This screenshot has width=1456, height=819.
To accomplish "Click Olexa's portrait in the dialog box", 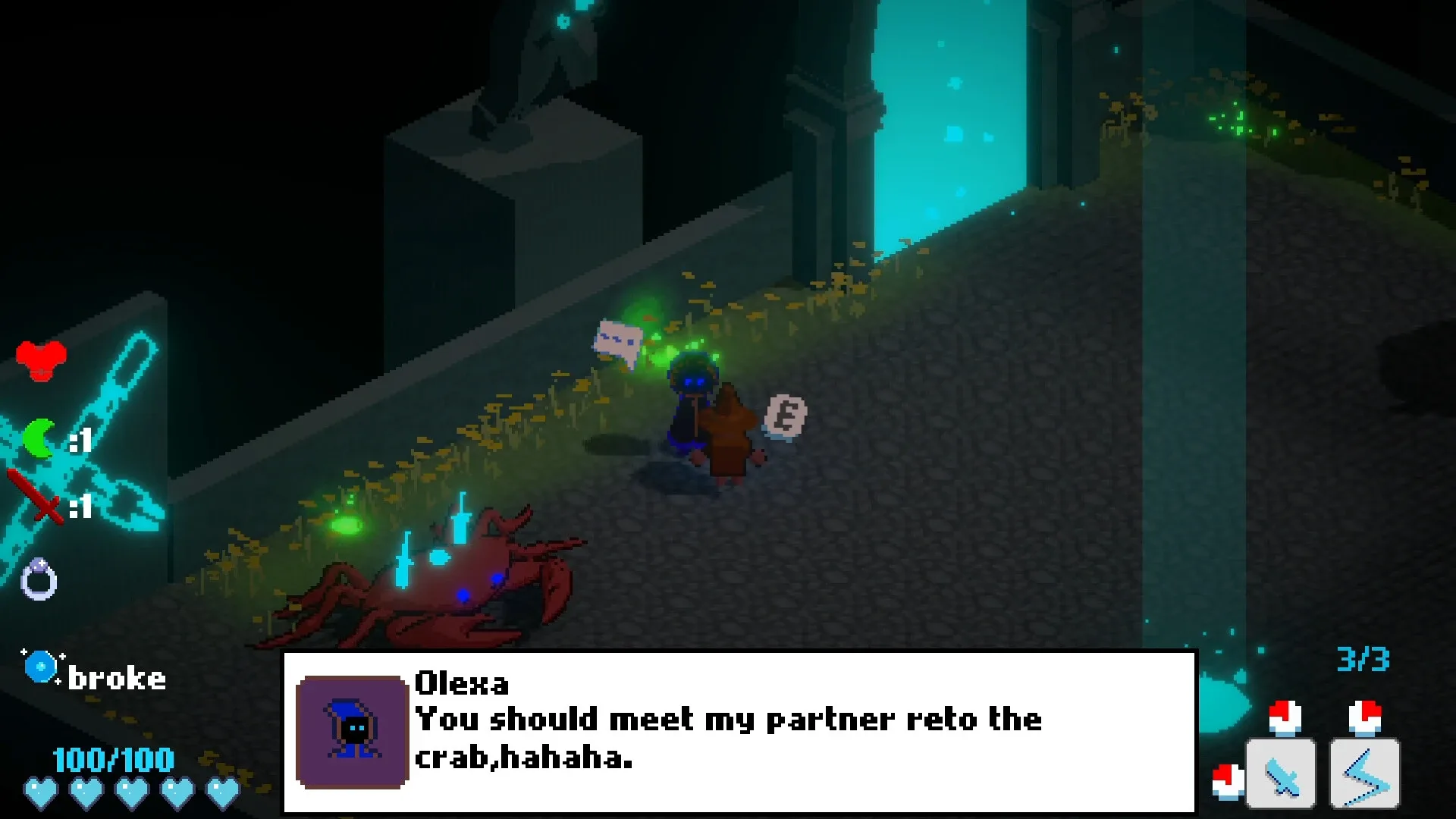I will point(350,733).
